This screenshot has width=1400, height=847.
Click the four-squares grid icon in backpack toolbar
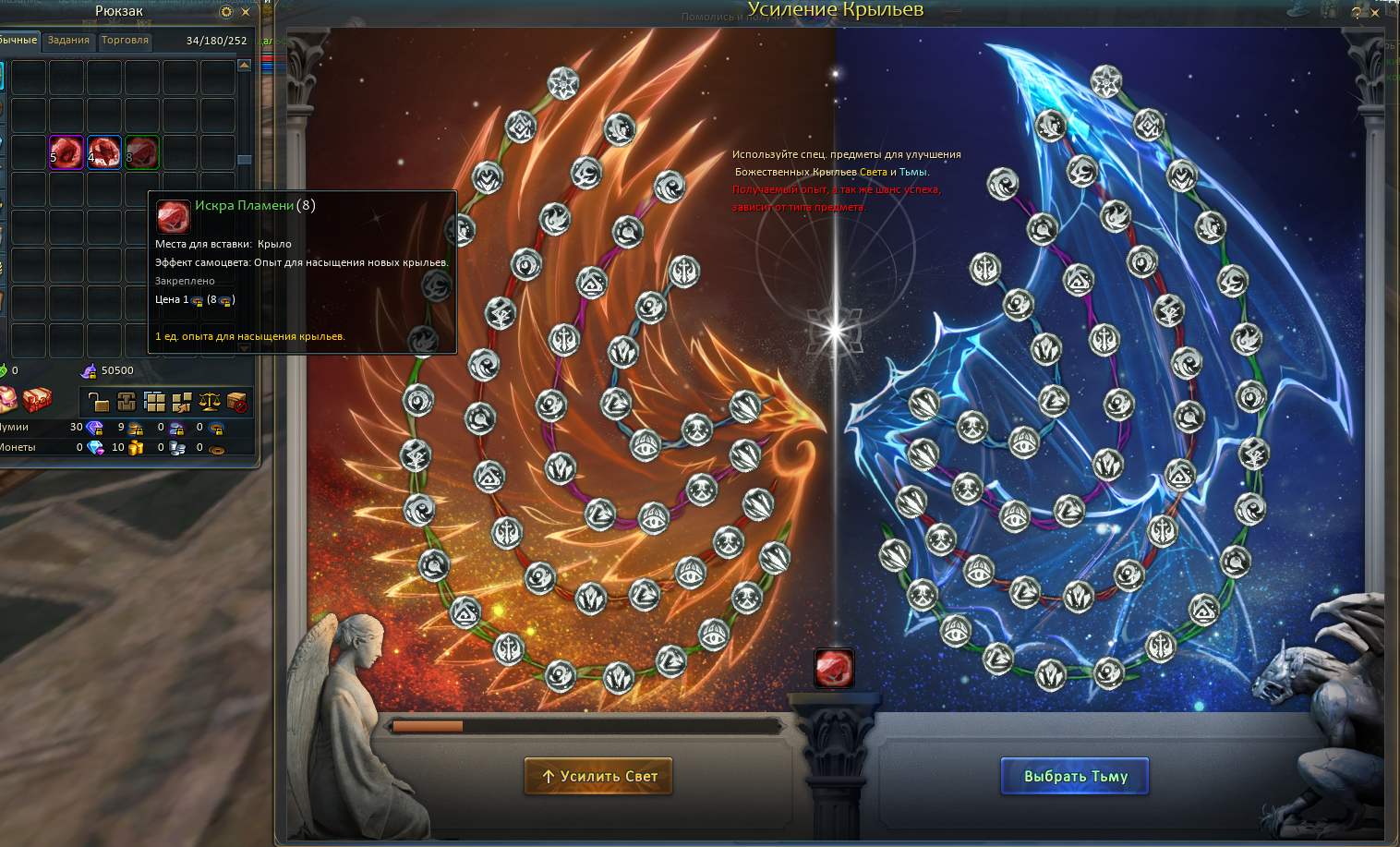pos(154,401)
